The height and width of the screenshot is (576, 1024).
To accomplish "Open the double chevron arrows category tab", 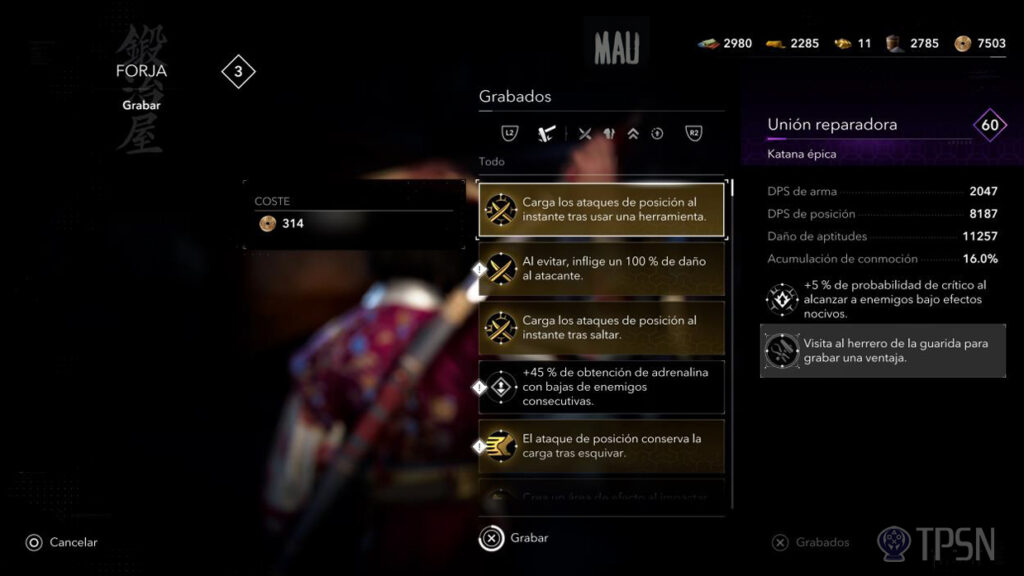I will pyautogui.click(x=633, y=133).
